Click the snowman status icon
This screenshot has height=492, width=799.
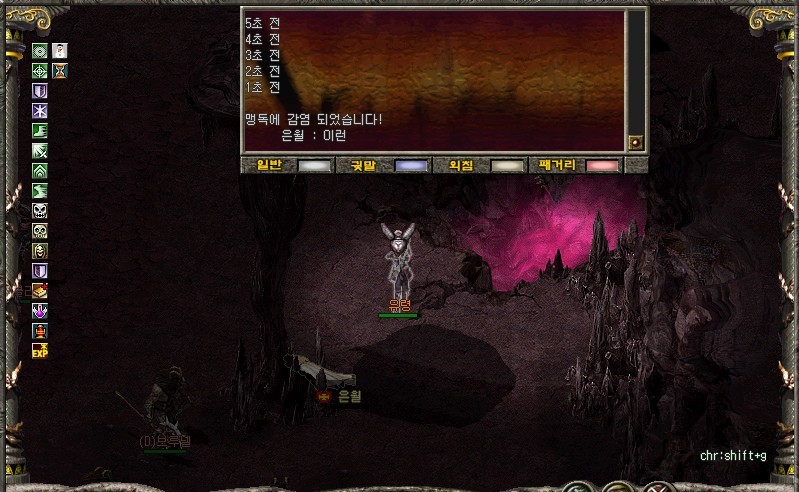coord(60,50)
